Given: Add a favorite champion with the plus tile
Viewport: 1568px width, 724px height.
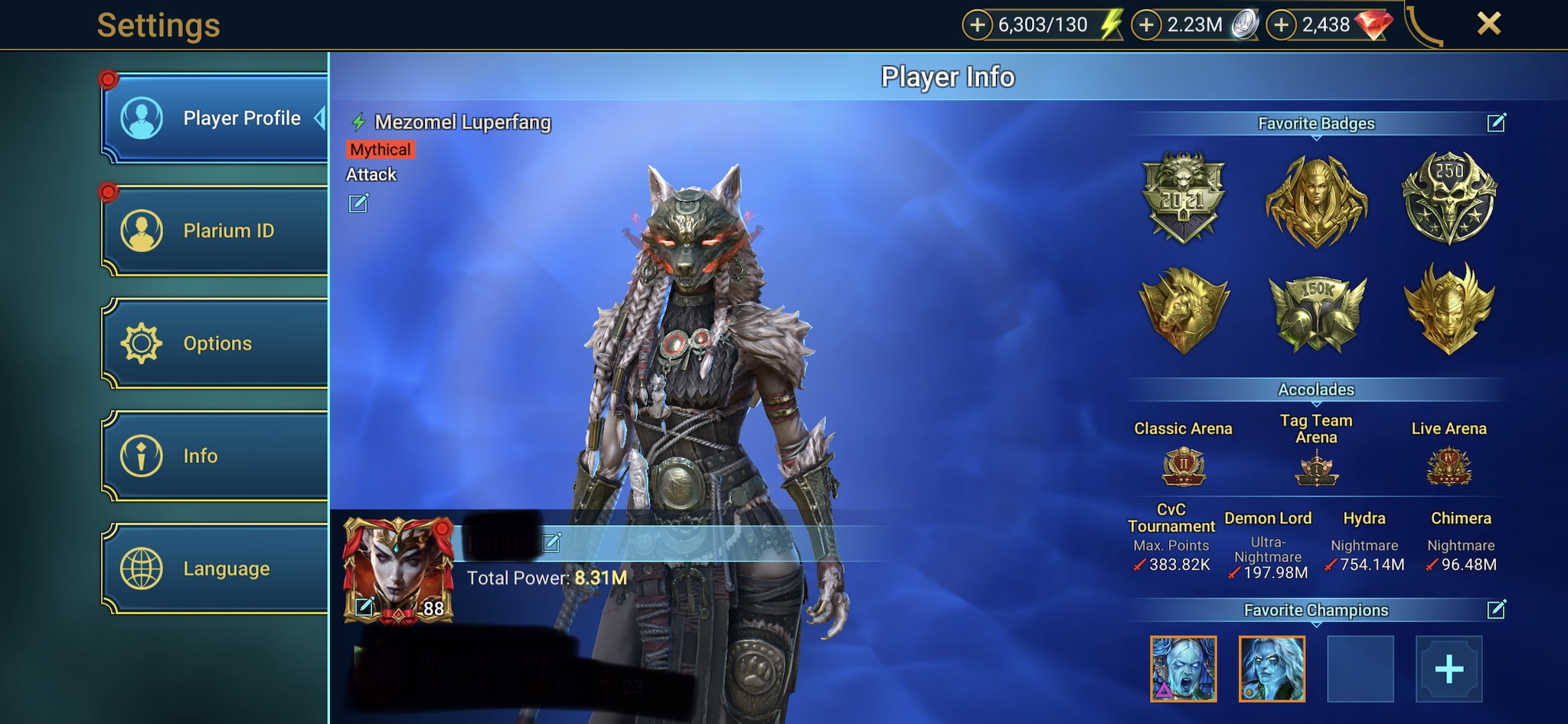Looking at the screenshot, I should click(x=1449, y=669).
